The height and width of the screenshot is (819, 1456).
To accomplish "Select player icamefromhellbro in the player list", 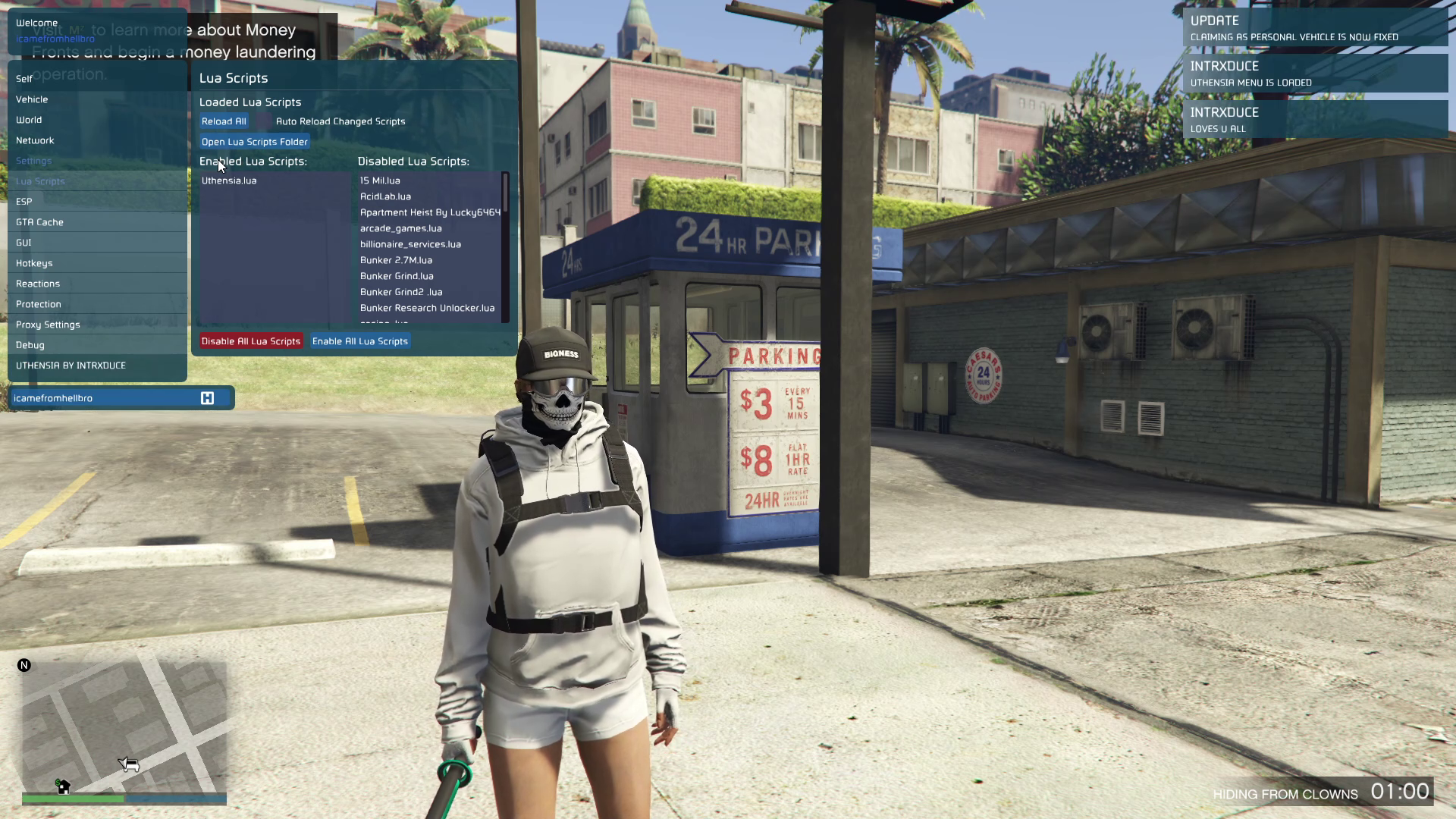I will click(53, 398).
